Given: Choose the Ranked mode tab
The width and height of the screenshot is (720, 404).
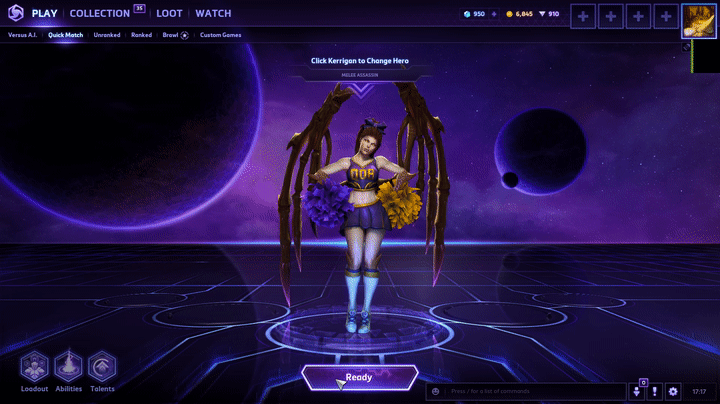Looking at the screenshot, I should click(x=143, y=35).
